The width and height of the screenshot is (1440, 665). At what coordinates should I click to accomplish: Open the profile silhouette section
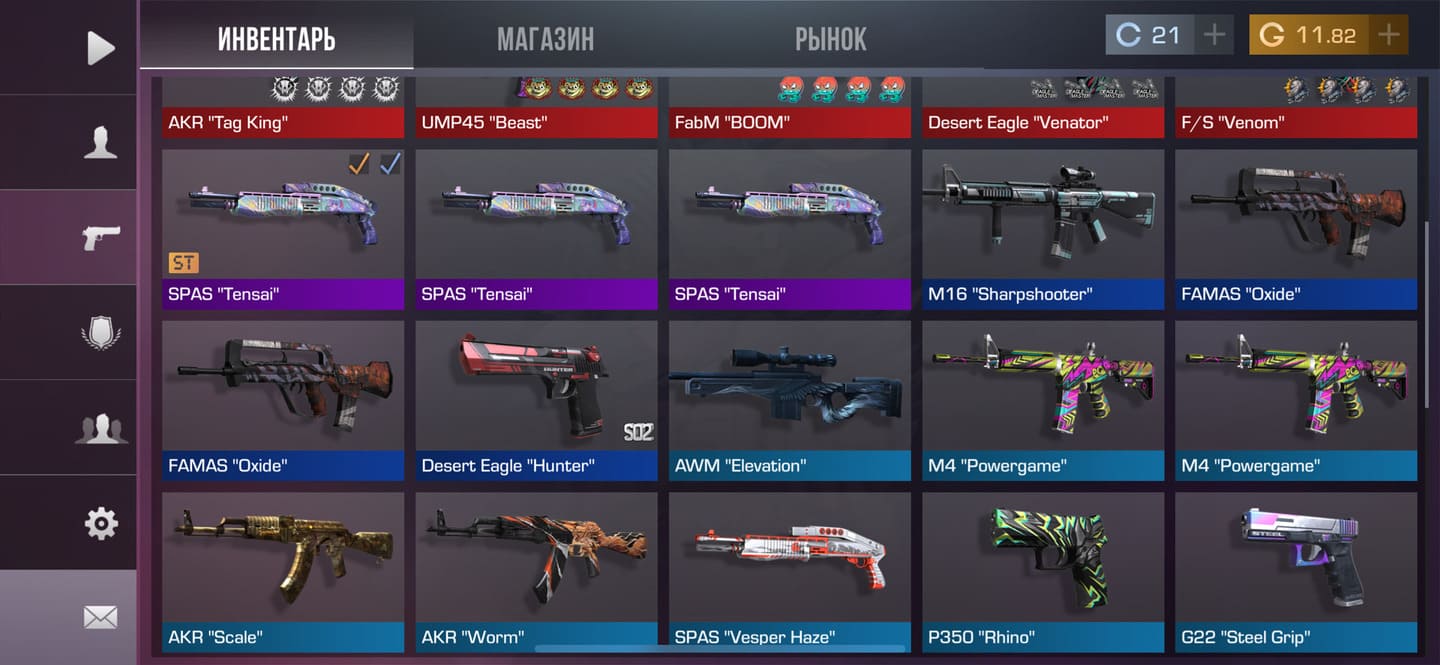point(100,142)
